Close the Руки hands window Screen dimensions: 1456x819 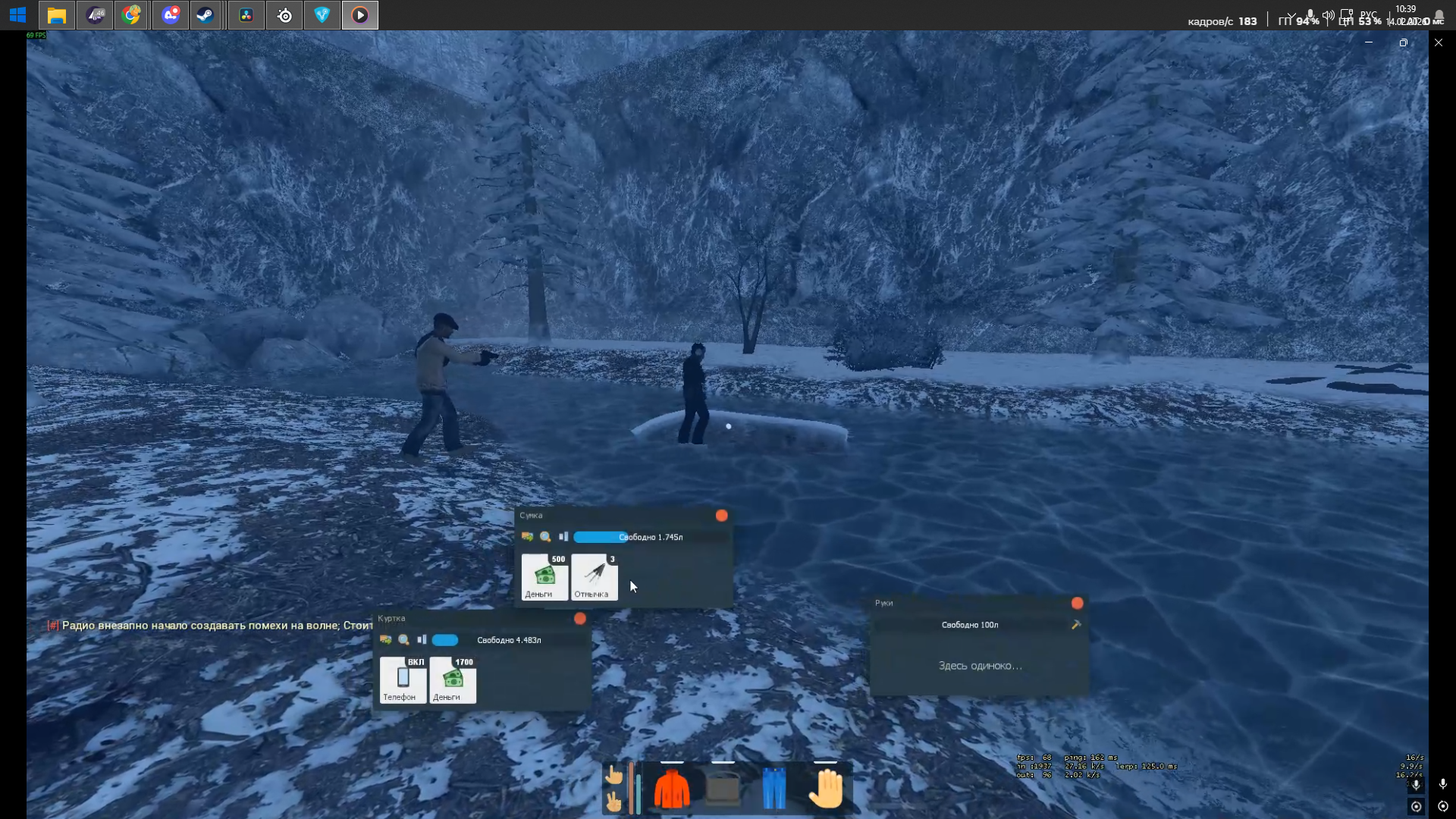[1077, 604]
